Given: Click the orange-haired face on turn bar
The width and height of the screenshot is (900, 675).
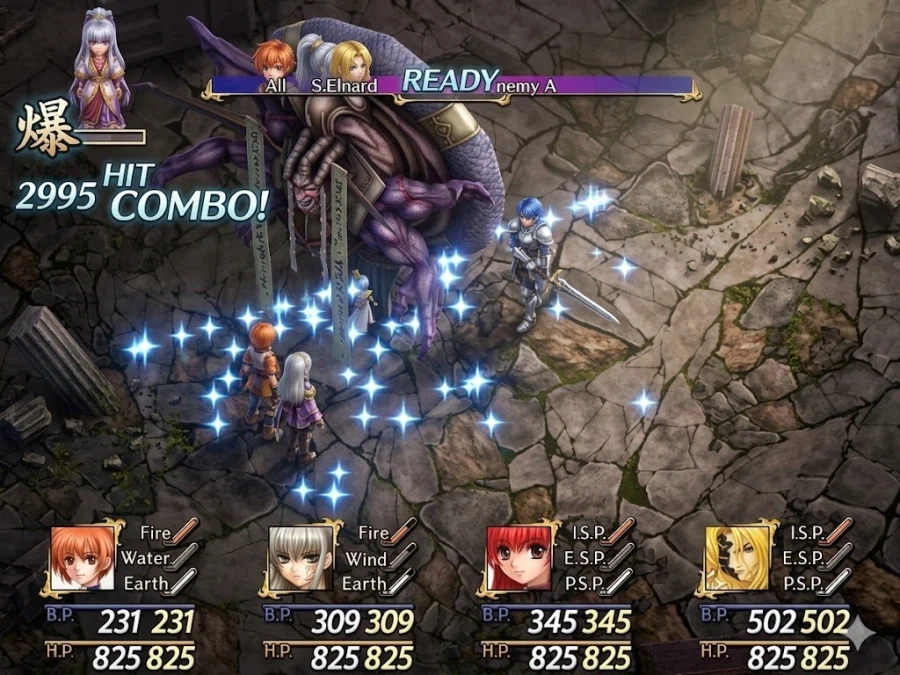Looking at the screenshot, I should pos(274,61).
